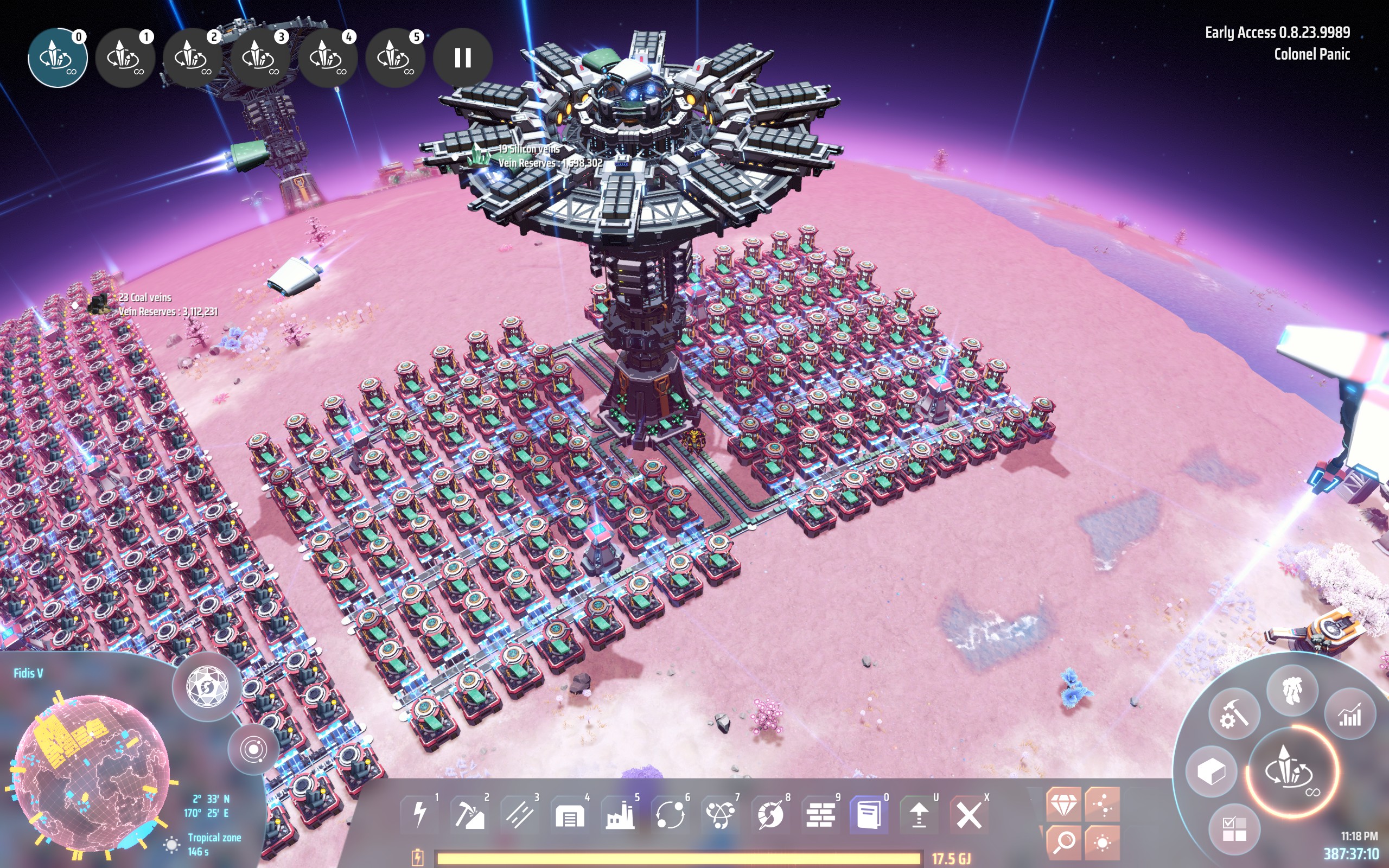Open the blueprint book
Image resolution: width=1389 pixels, height=868 pixels.
869,815
